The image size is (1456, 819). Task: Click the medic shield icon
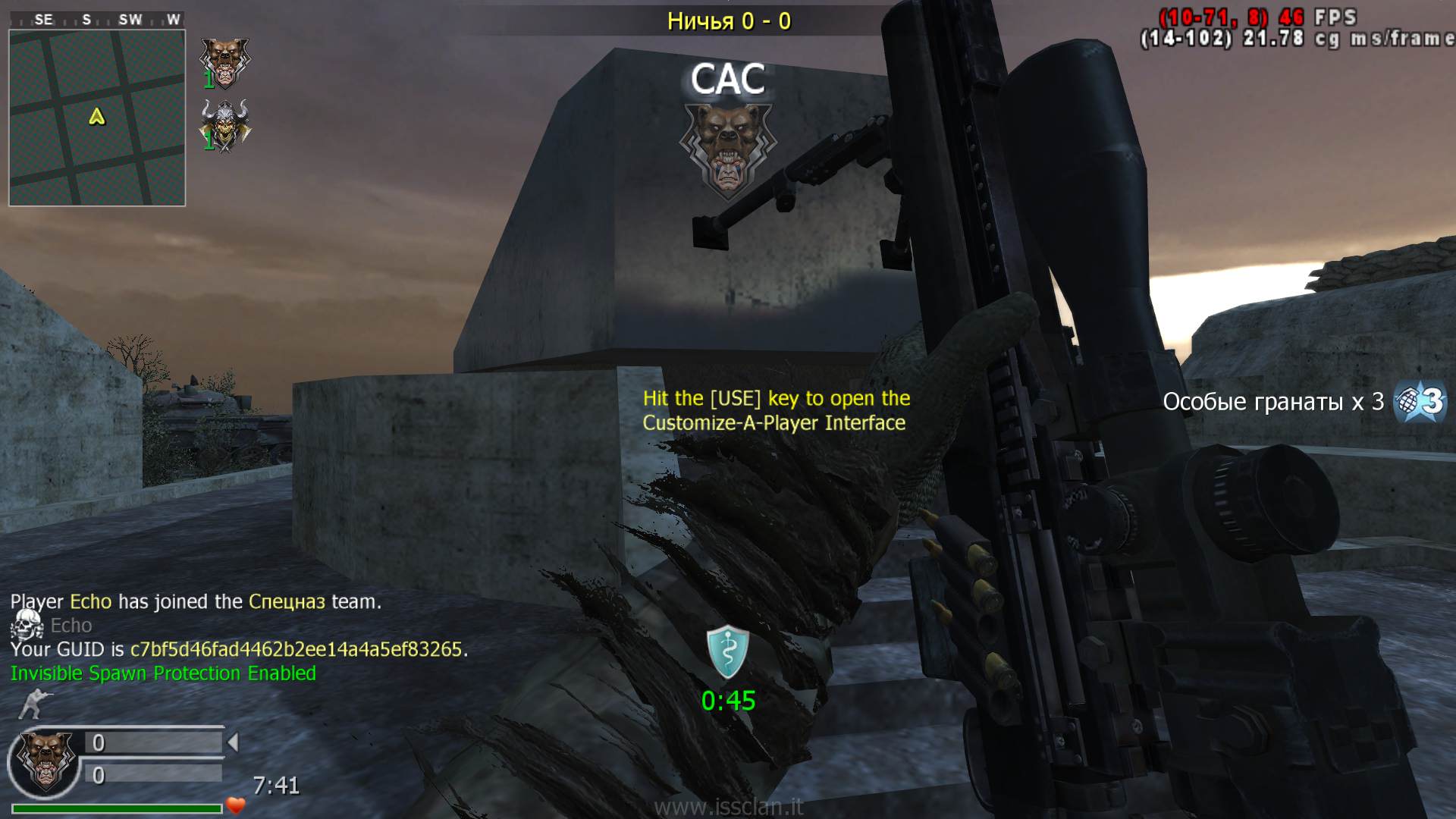tap(728, 652)
